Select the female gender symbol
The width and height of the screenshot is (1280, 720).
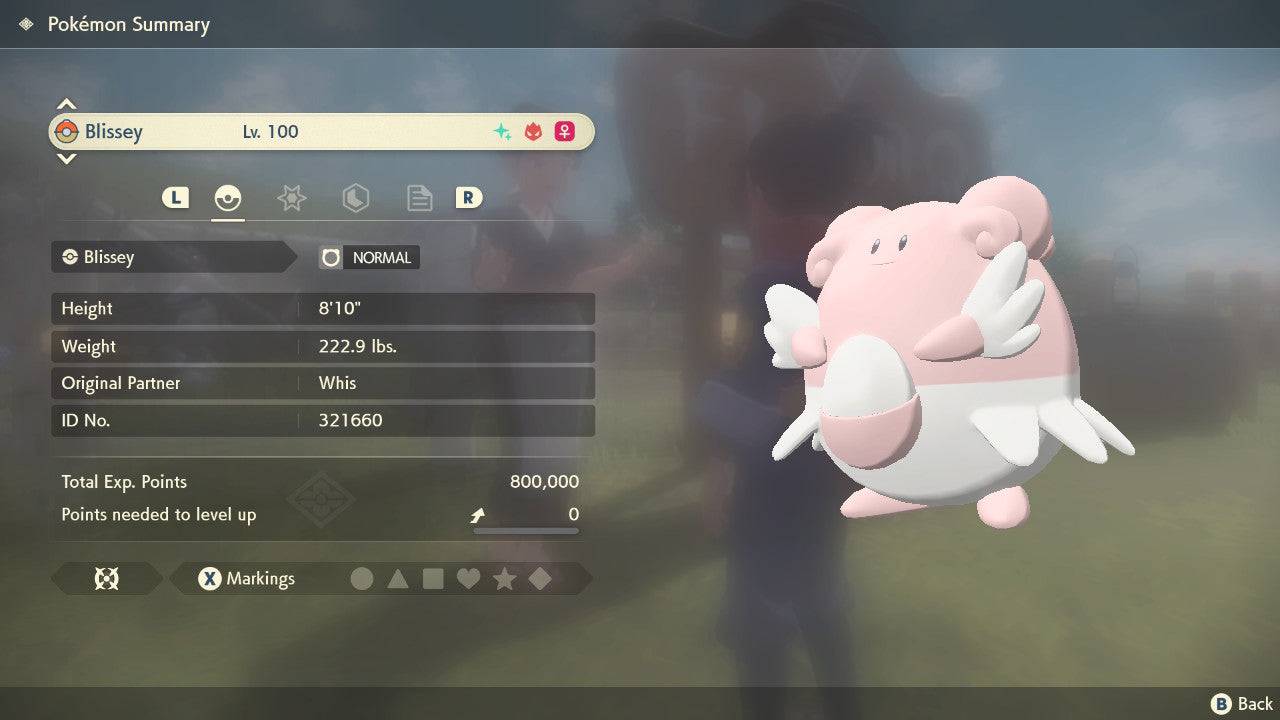[x=564, y=131]
